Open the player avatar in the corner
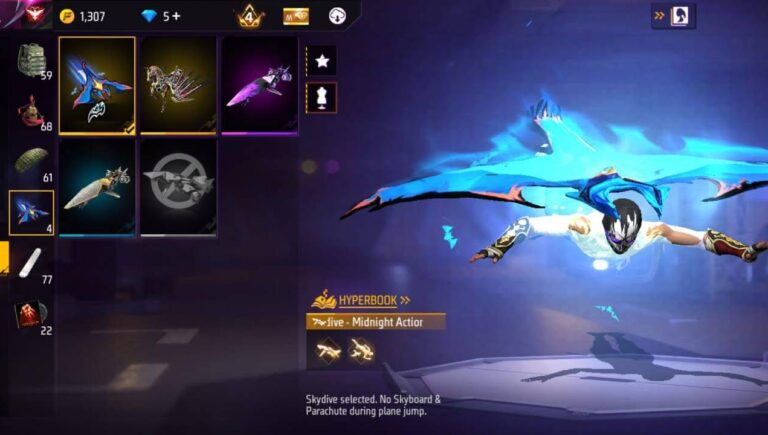768x435 pixels. click(x=22, y=14)
